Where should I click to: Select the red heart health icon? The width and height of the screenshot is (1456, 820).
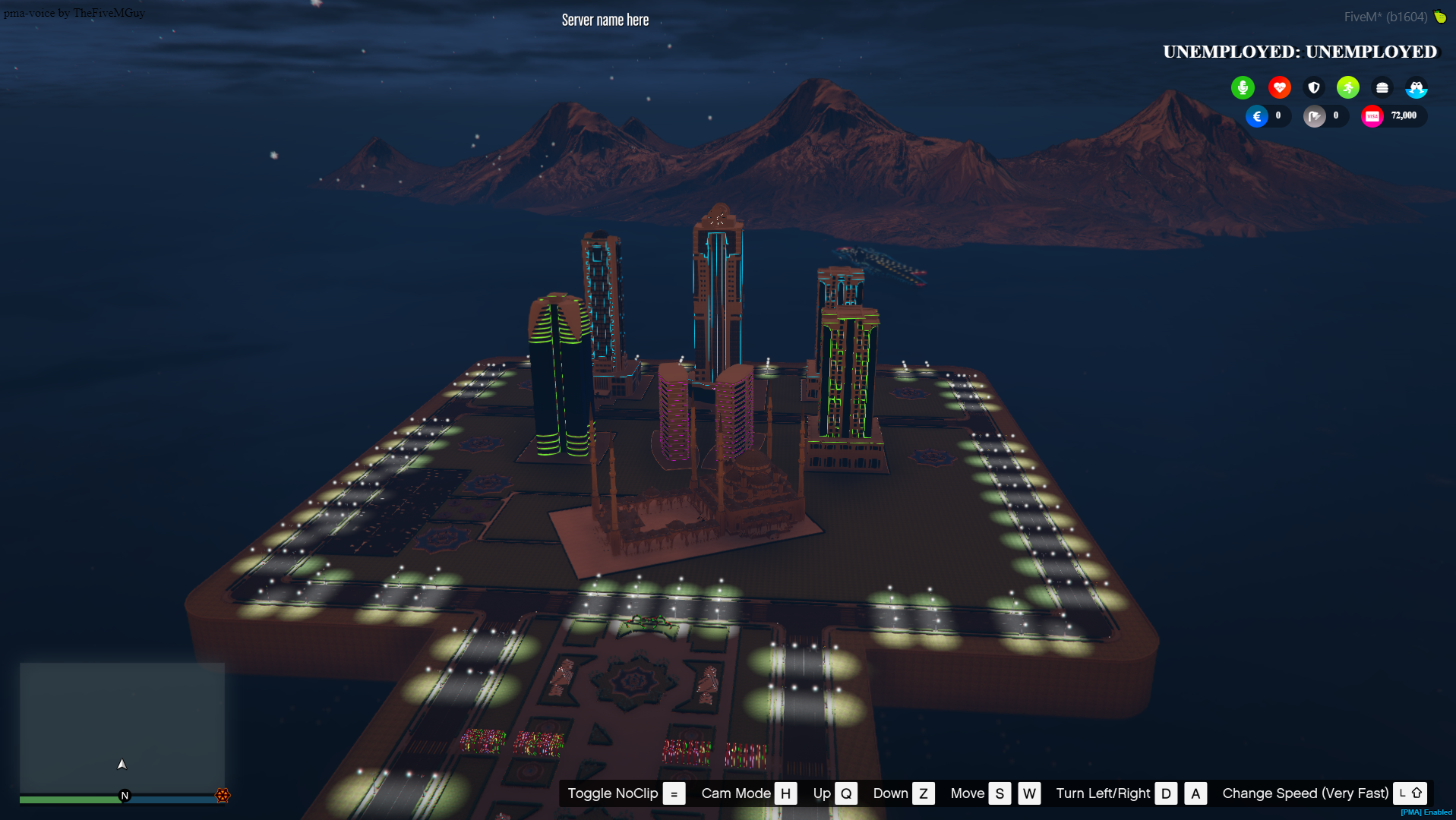(x=1280, y=87)
